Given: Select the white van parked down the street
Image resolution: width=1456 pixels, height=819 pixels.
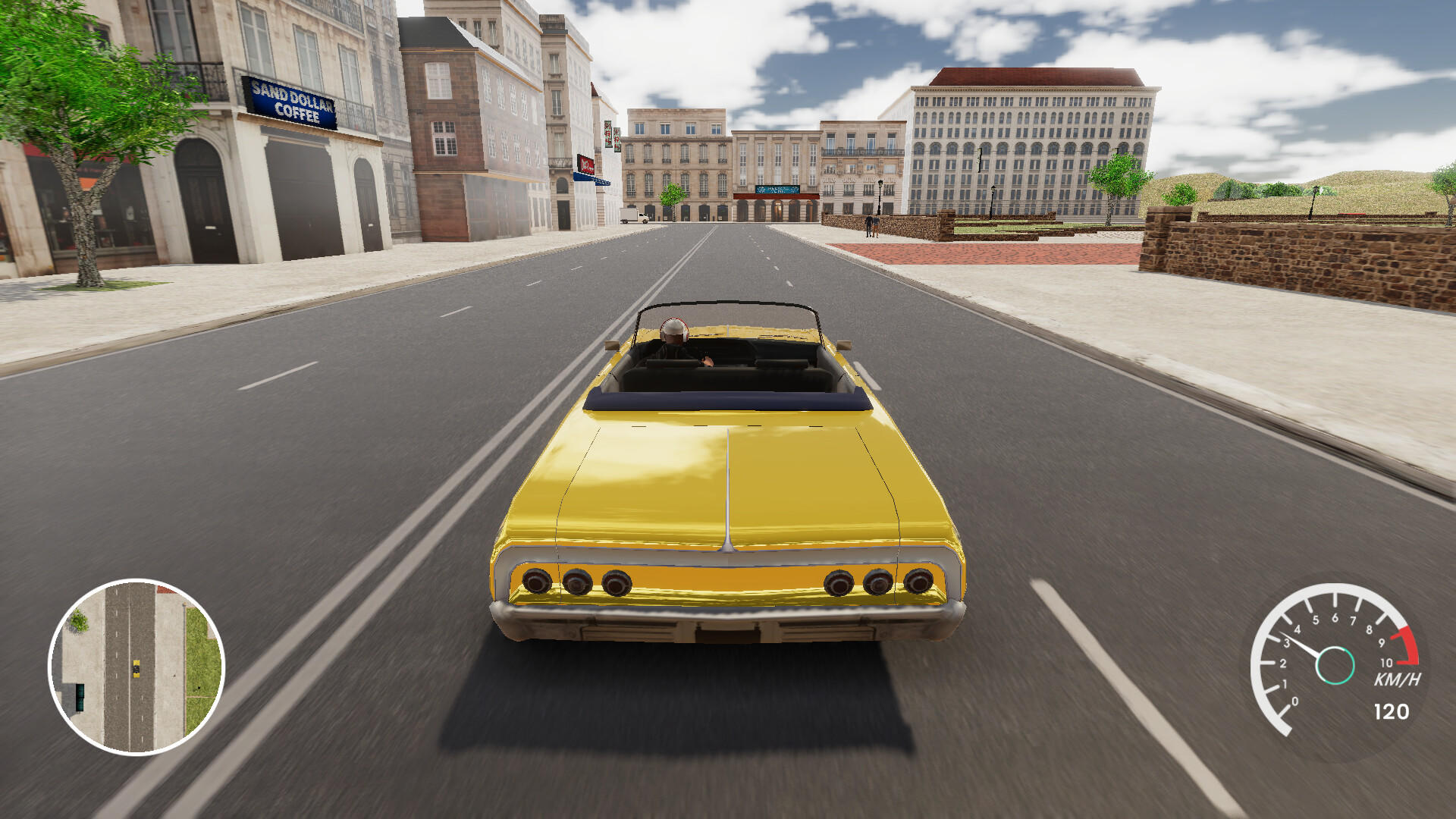Looking at the screenshot, I should (x=633, y=217).
